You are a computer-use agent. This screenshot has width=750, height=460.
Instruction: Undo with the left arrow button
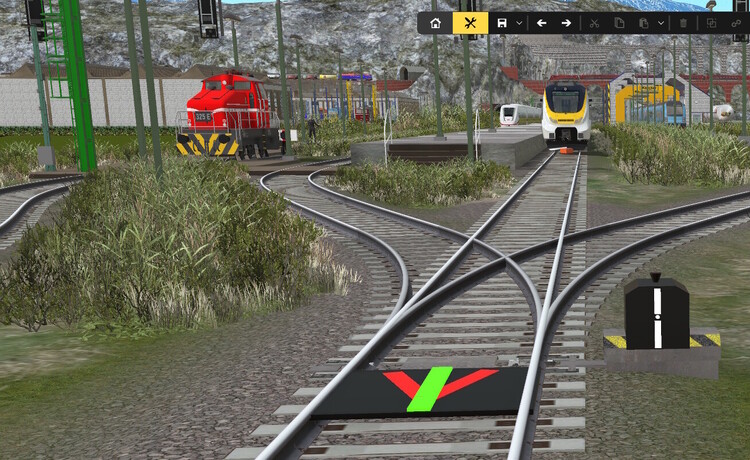[x=542, y=23]
